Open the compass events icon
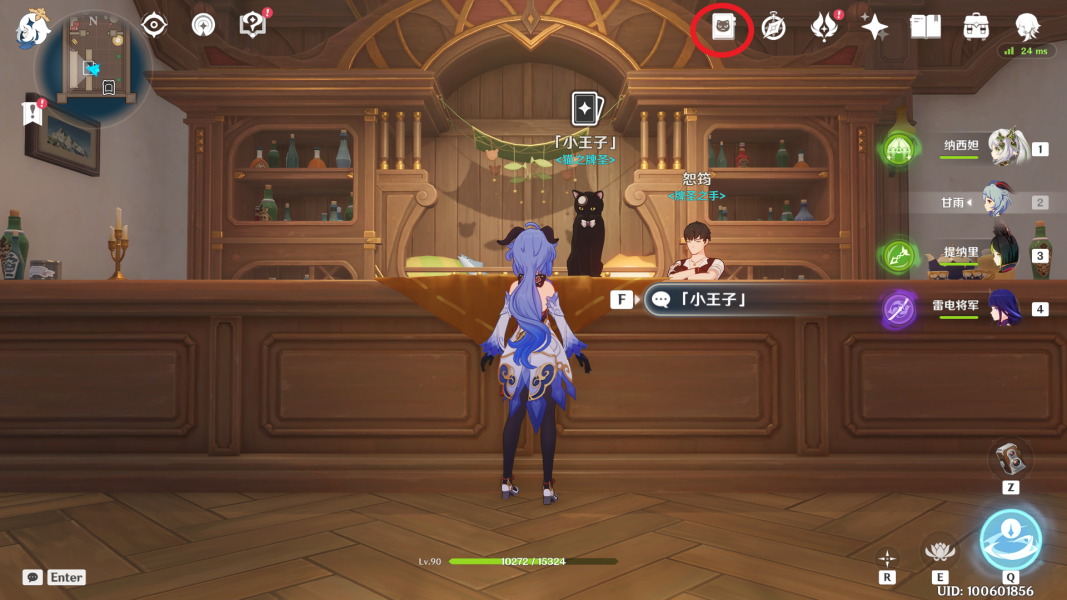Image resolution: width=1067 pixels, height=600 pixels. (x=773, y=27)
